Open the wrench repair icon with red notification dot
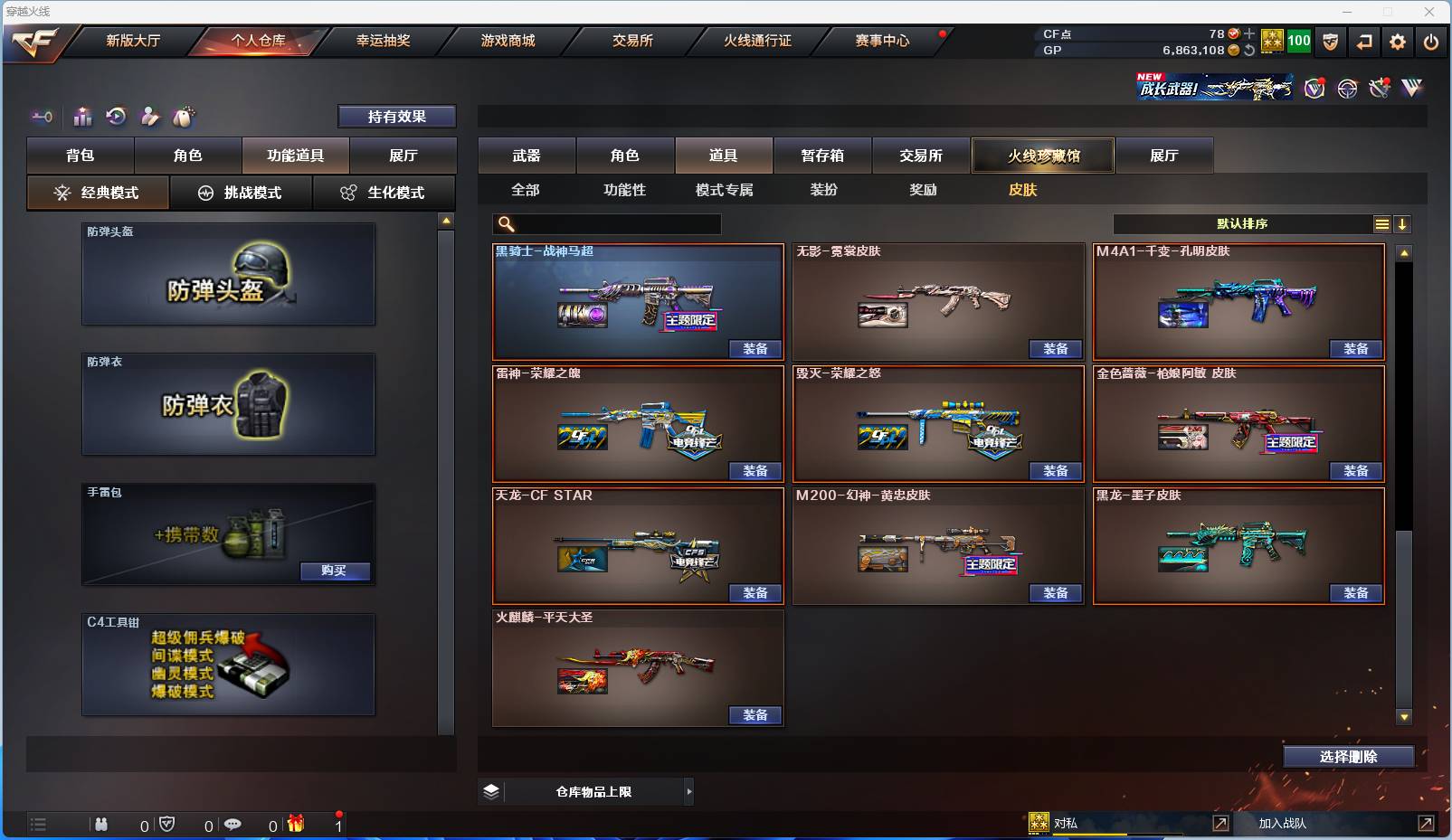 click(x=1379, y=88)
